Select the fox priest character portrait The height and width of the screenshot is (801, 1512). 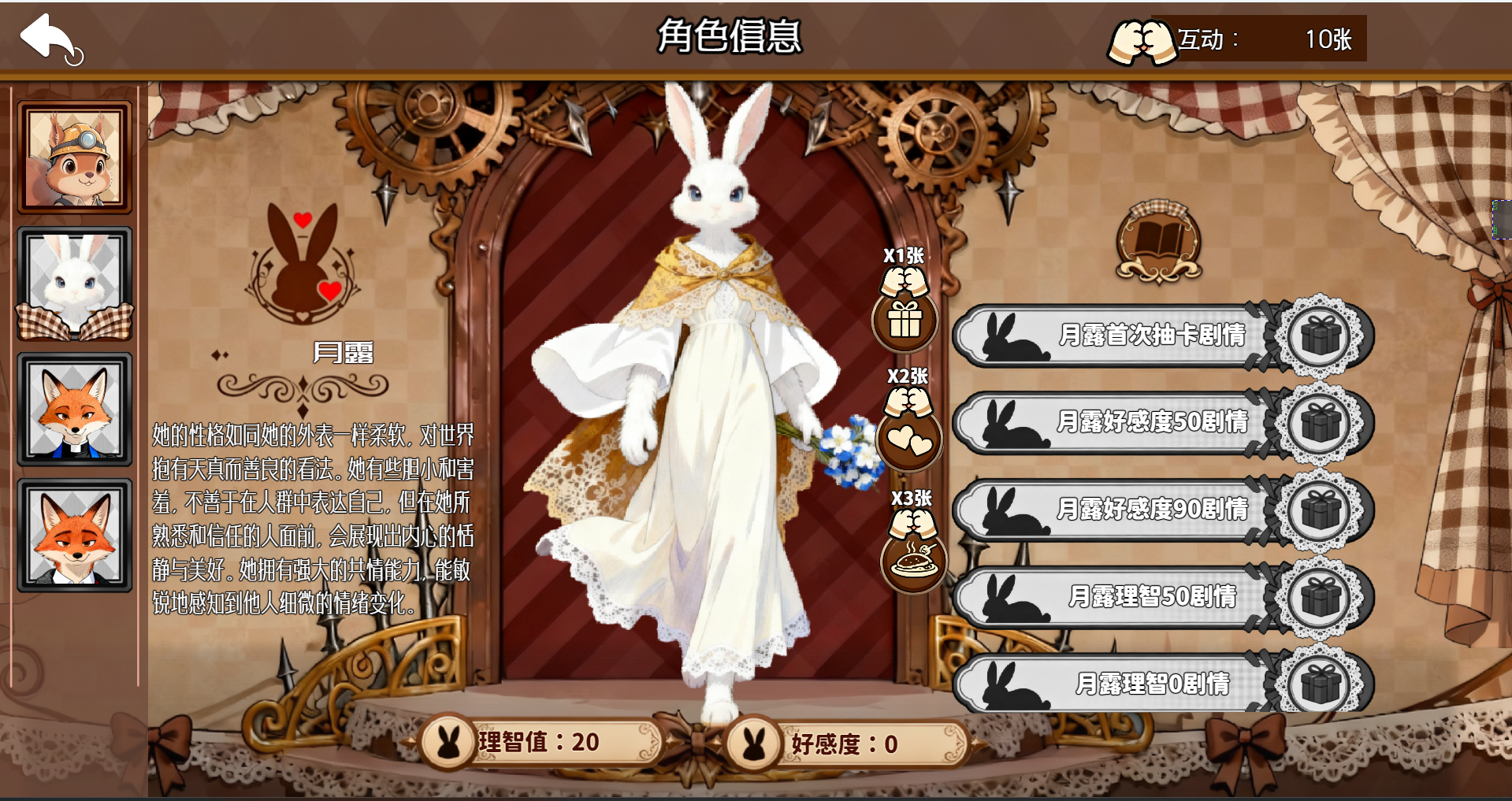[75, 408]
